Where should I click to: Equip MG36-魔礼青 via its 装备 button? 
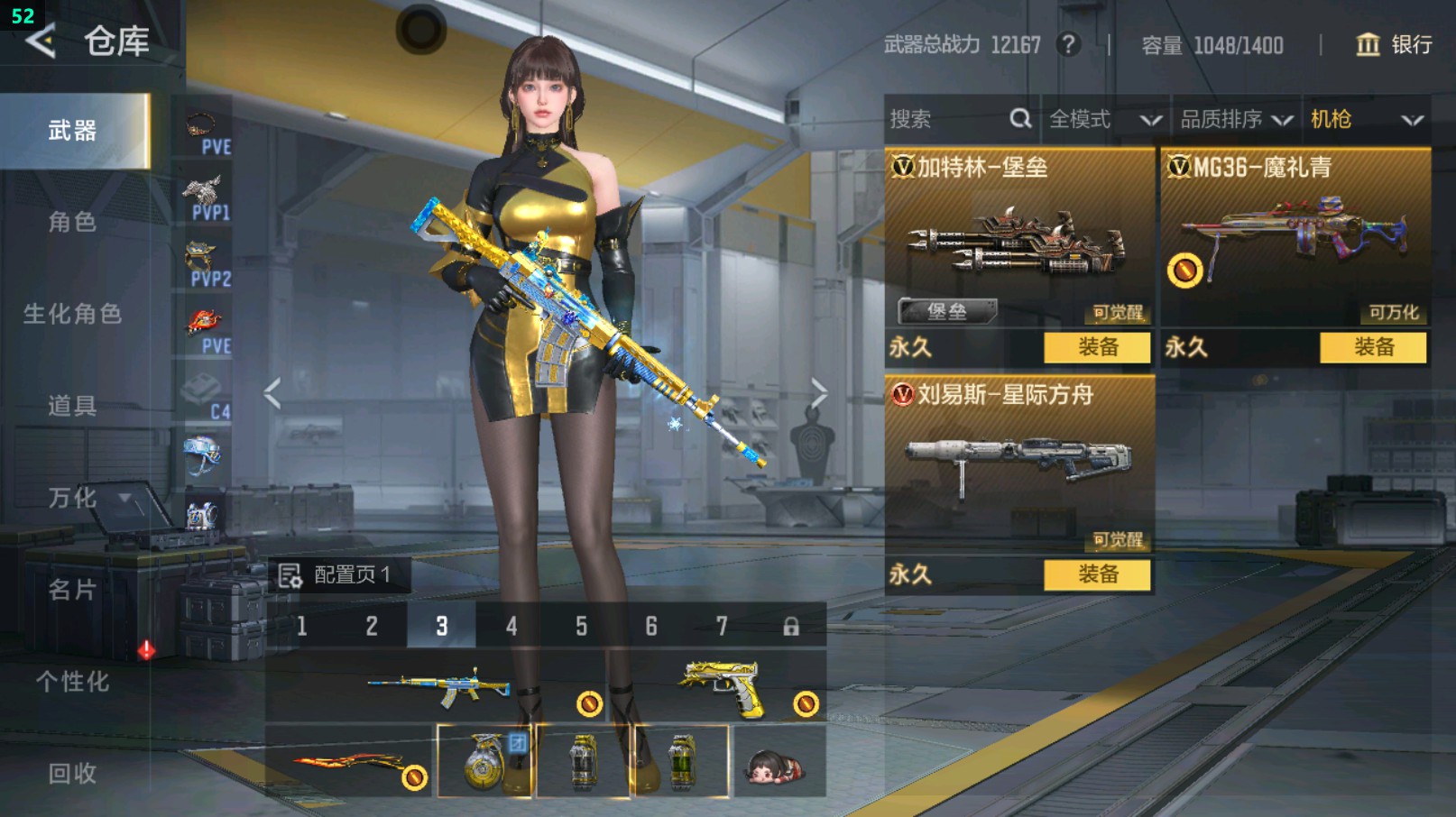coord(1372,346)
